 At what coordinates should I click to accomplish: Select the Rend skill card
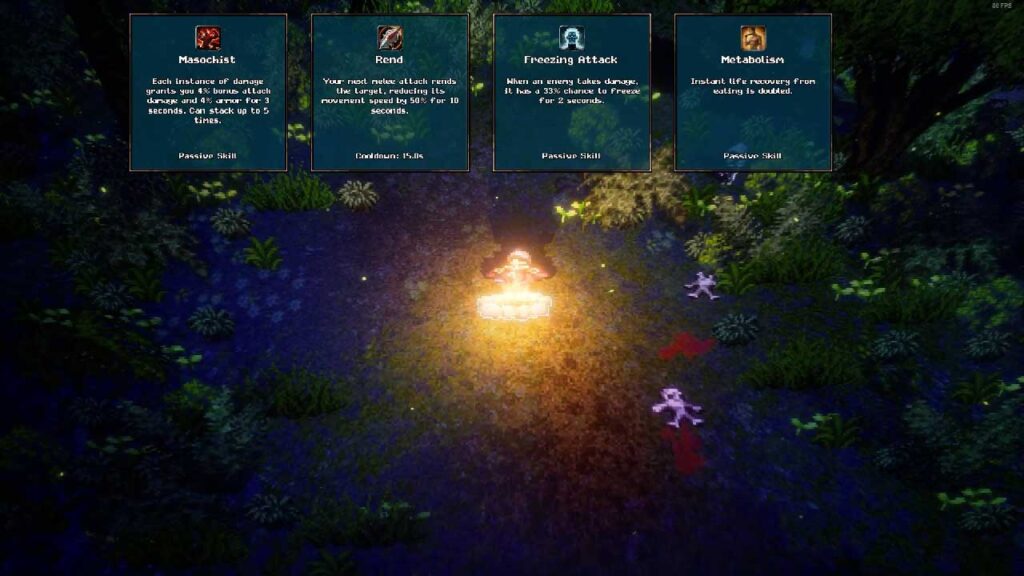click(x=390, y=92)
